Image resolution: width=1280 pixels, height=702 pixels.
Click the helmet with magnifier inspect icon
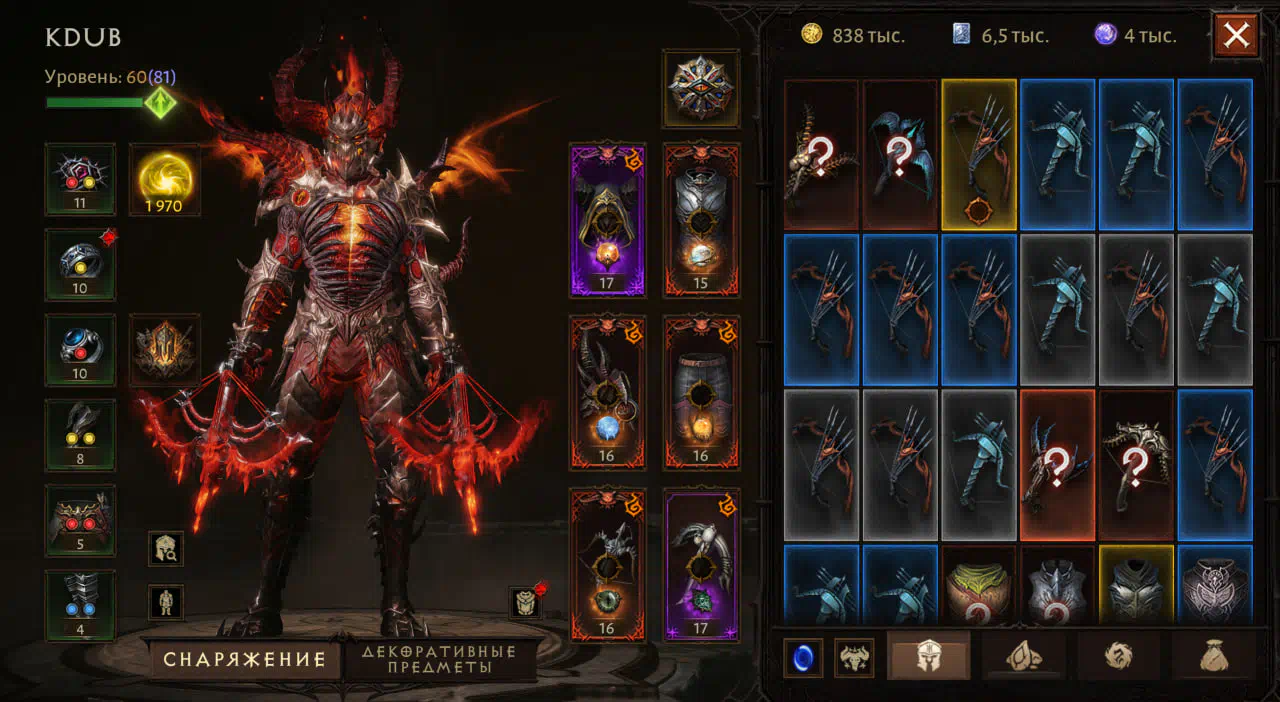tap(166, 548)
